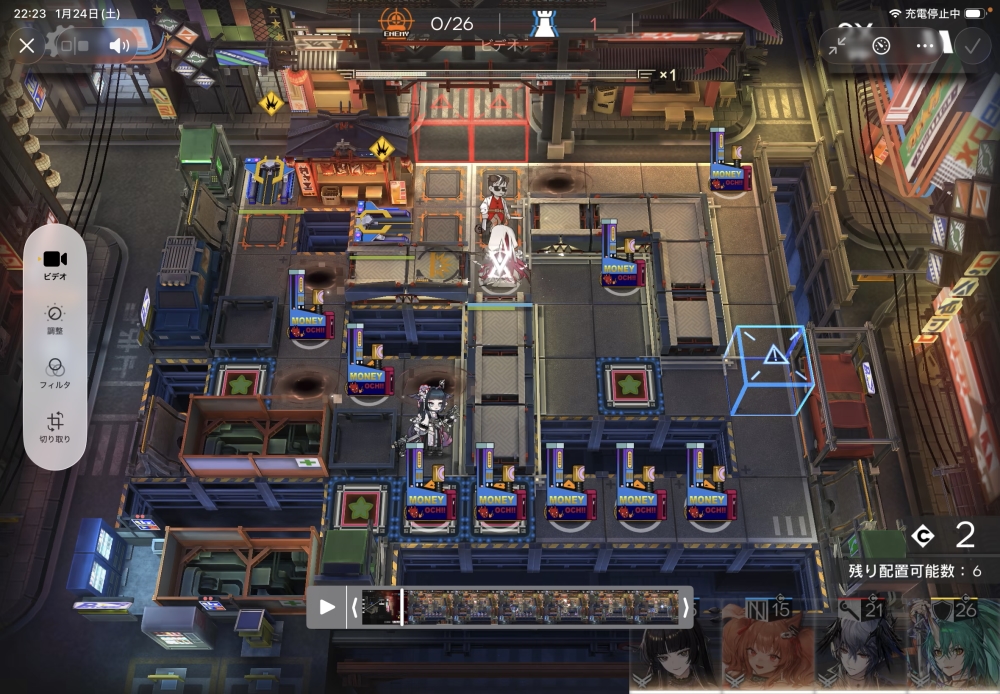Screen dimensions: 1000x694
Task: Tap the inward arrows fullscreen toggle
Action: click(838, 45)
